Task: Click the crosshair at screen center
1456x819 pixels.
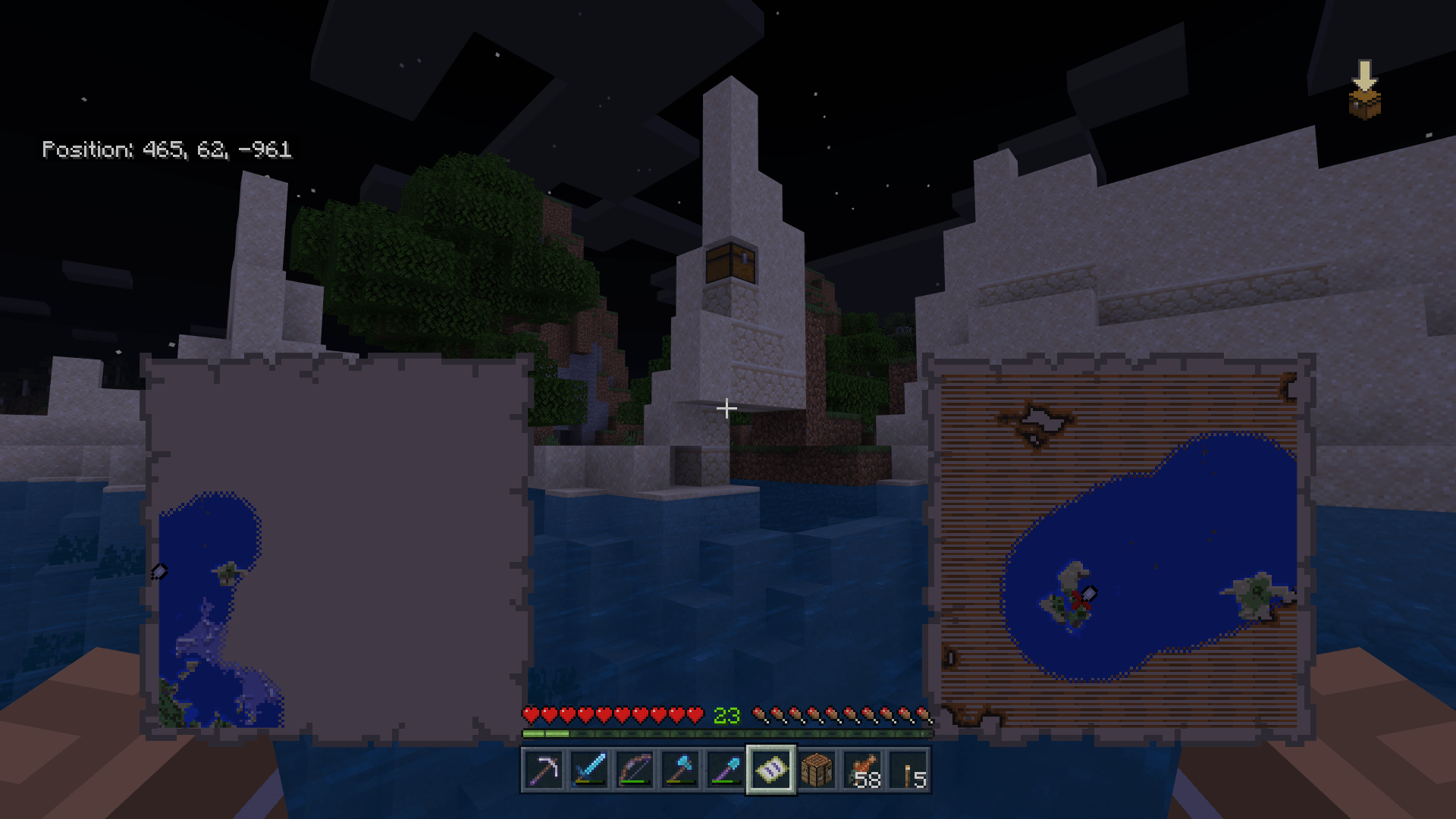Action: coord(726,409)
